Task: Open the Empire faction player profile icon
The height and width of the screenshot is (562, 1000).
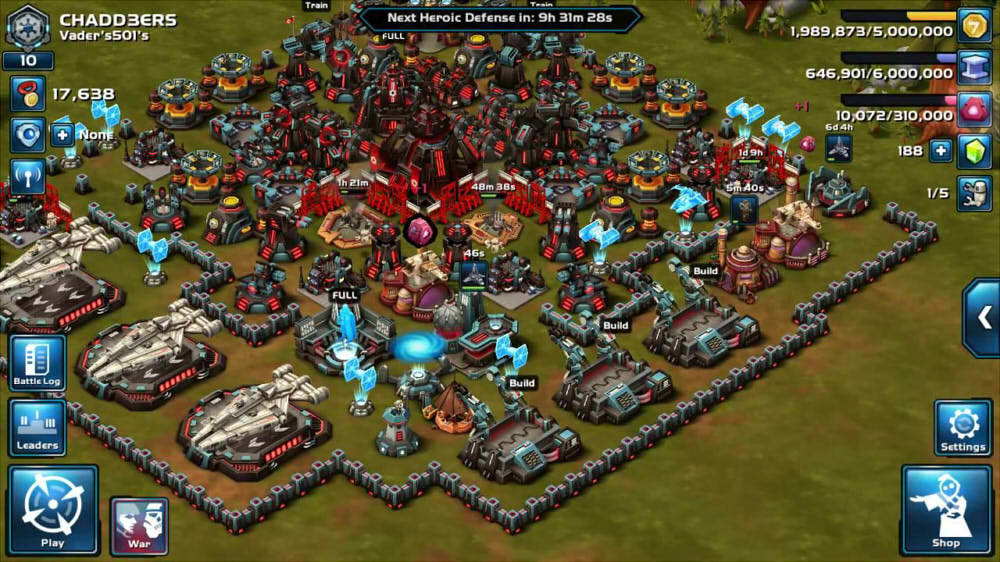Action: 27,26
